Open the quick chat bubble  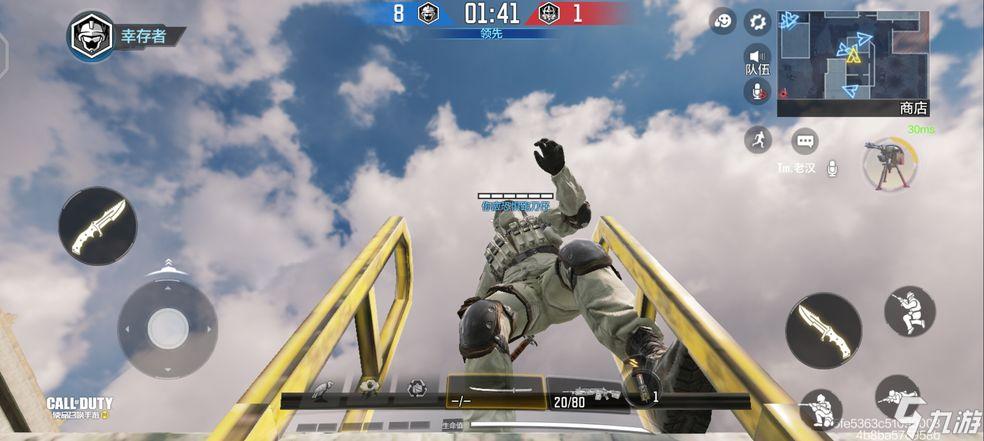click(x=805, y=140)
